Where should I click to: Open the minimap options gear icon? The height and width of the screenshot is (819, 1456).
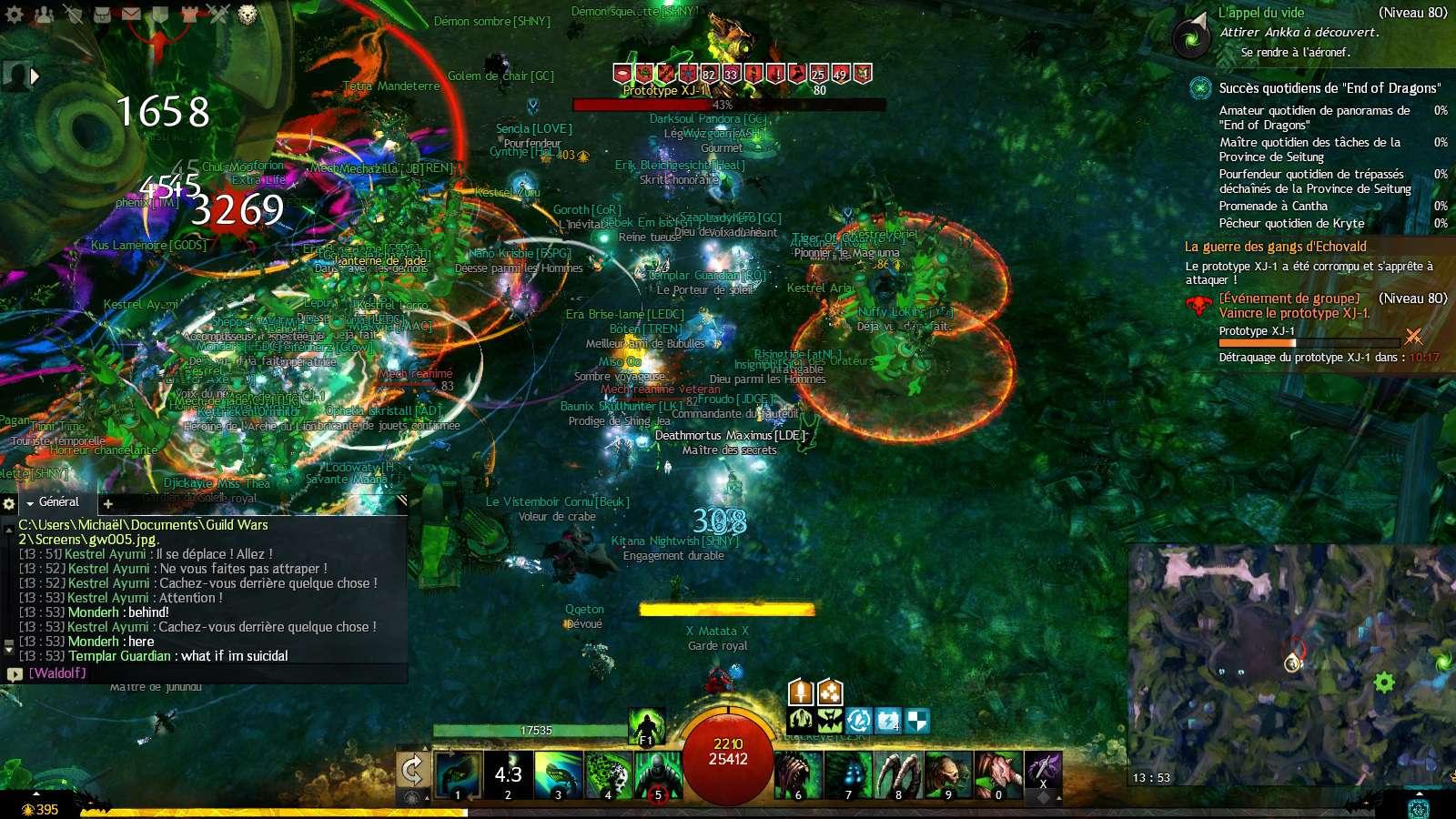click(x=1384, y=680)
